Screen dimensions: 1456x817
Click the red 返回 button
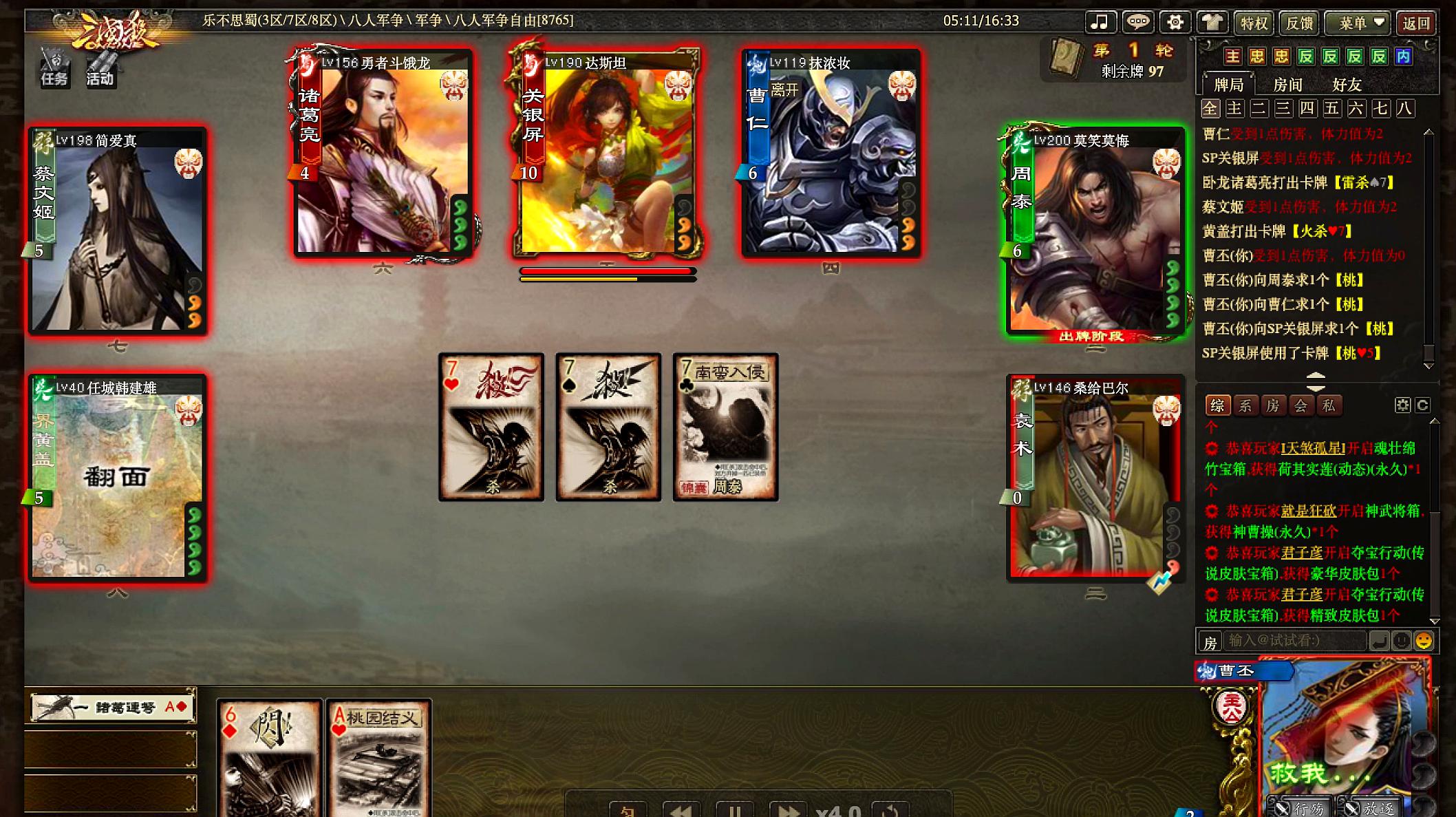[x=1416, y=23]
